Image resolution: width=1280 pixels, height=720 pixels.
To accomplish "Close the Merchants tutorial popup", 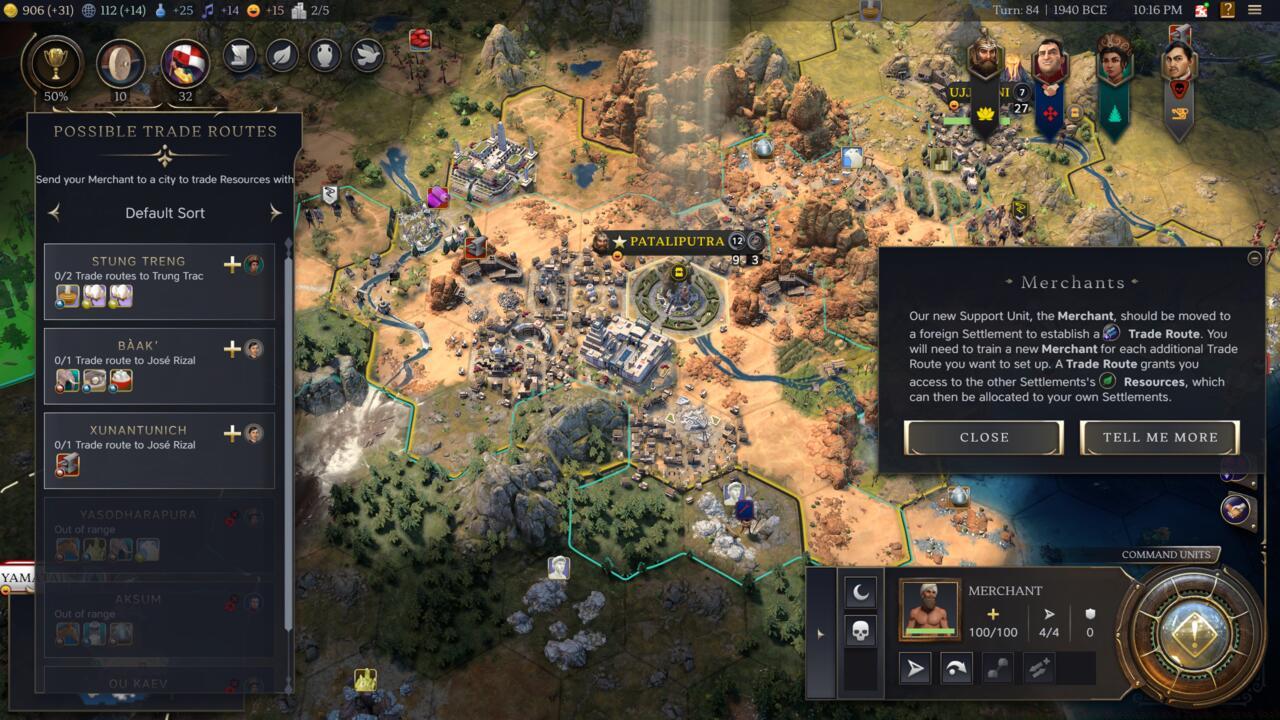I will tap(983, 437).
